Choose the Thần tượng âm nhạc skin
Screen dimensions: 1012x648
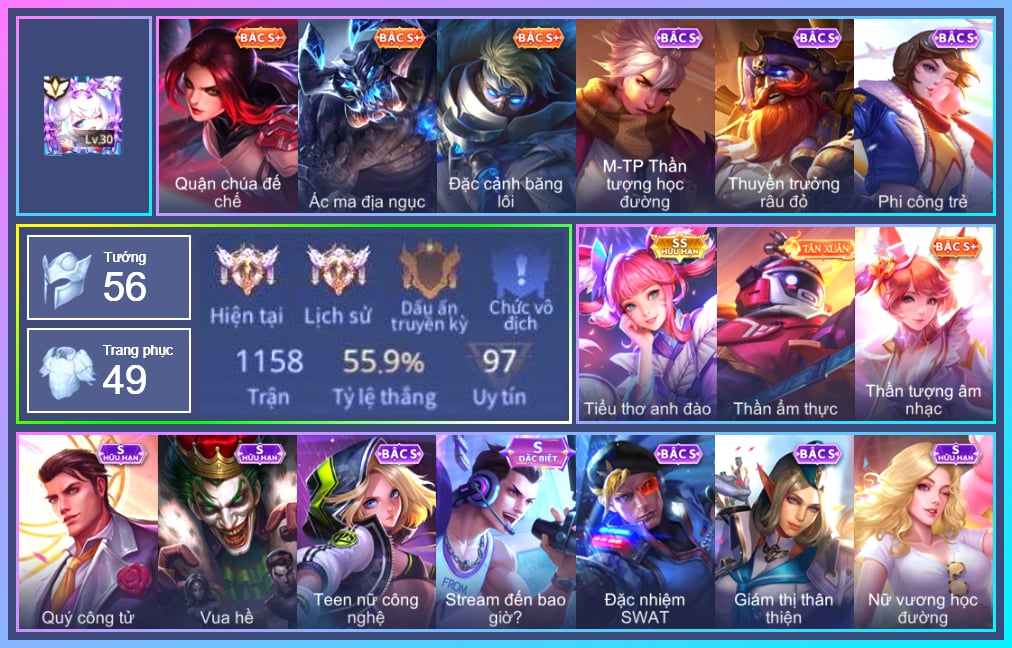(924, 323)
